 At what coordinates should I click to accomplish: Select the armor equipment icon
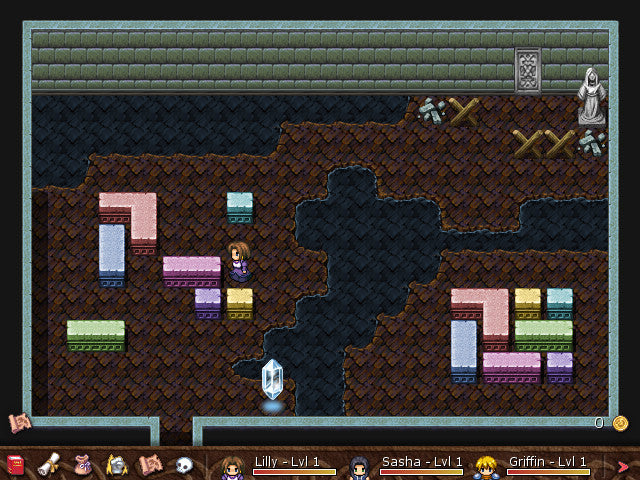116,465
